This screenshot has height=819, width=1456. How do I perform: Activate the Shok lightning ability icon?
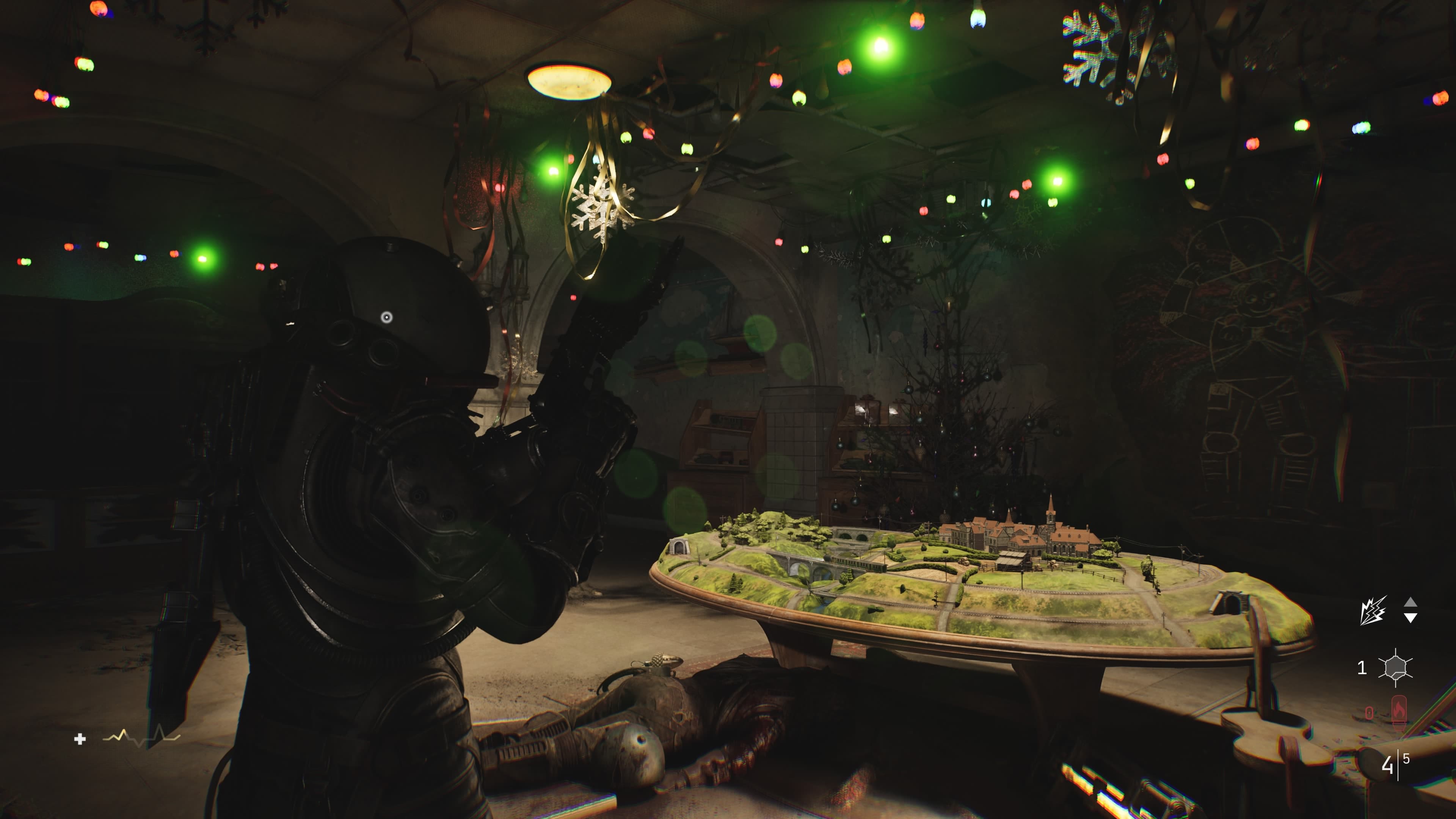(x=1372, y=610)
